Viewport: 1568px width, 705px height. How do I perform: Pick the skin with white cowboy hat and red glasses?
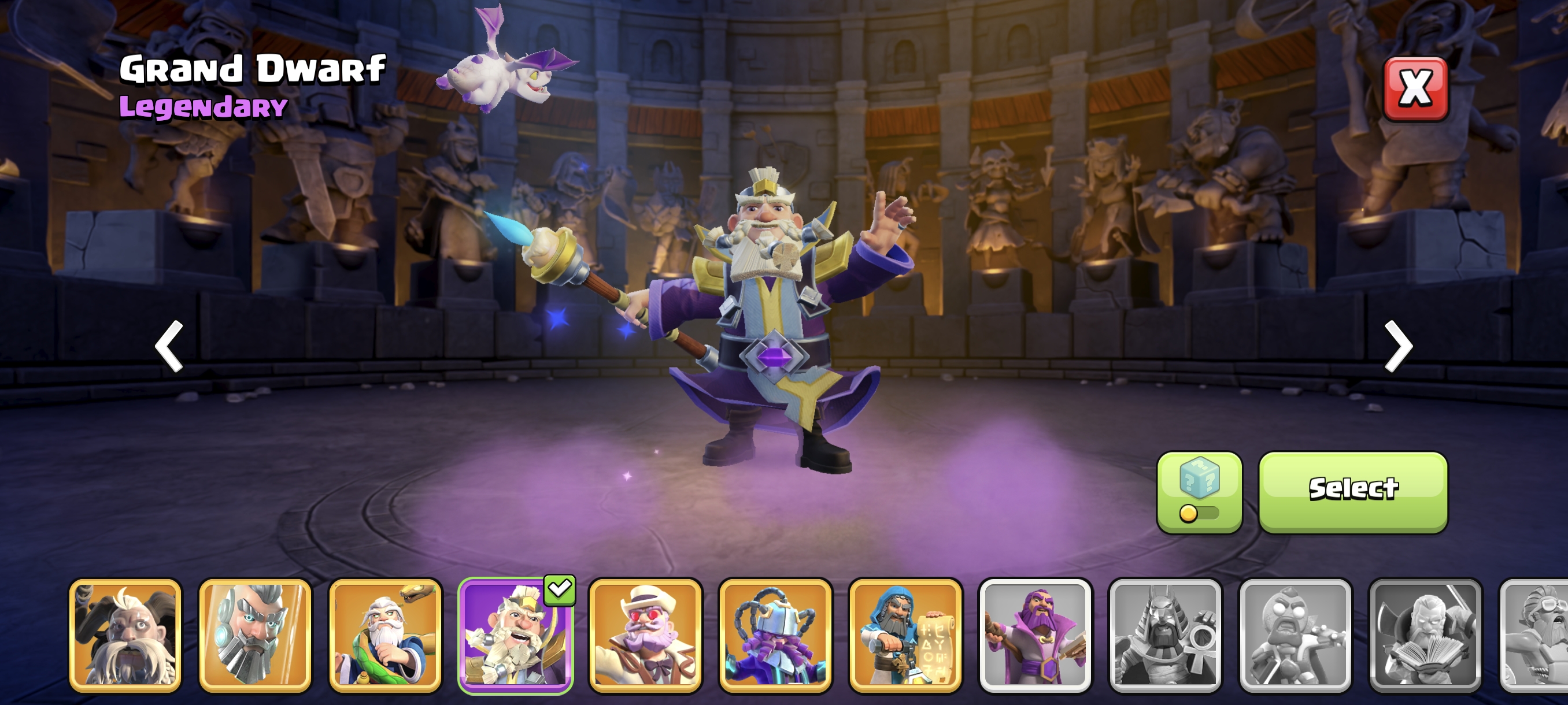[x=645, y=635]
